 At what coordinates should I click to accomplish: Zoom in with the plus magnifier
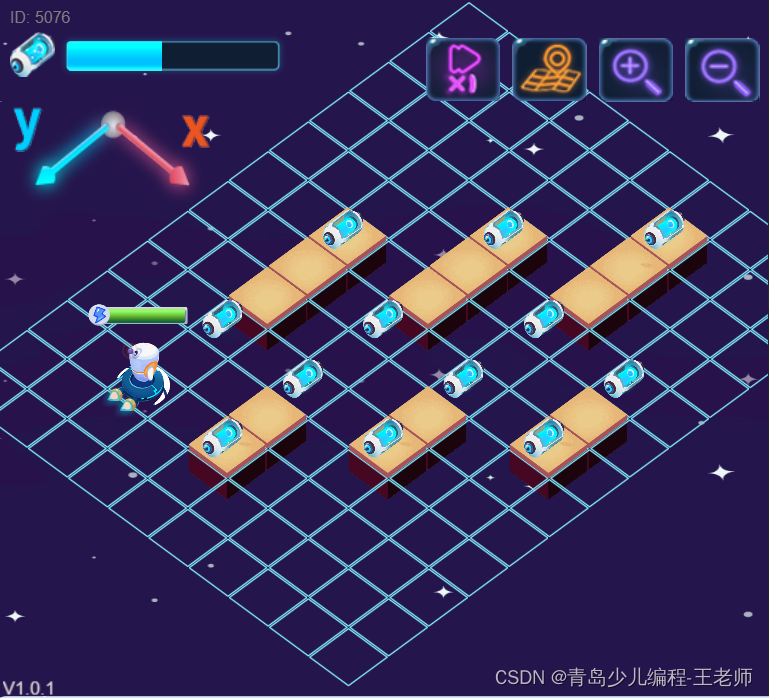point(636,69)
